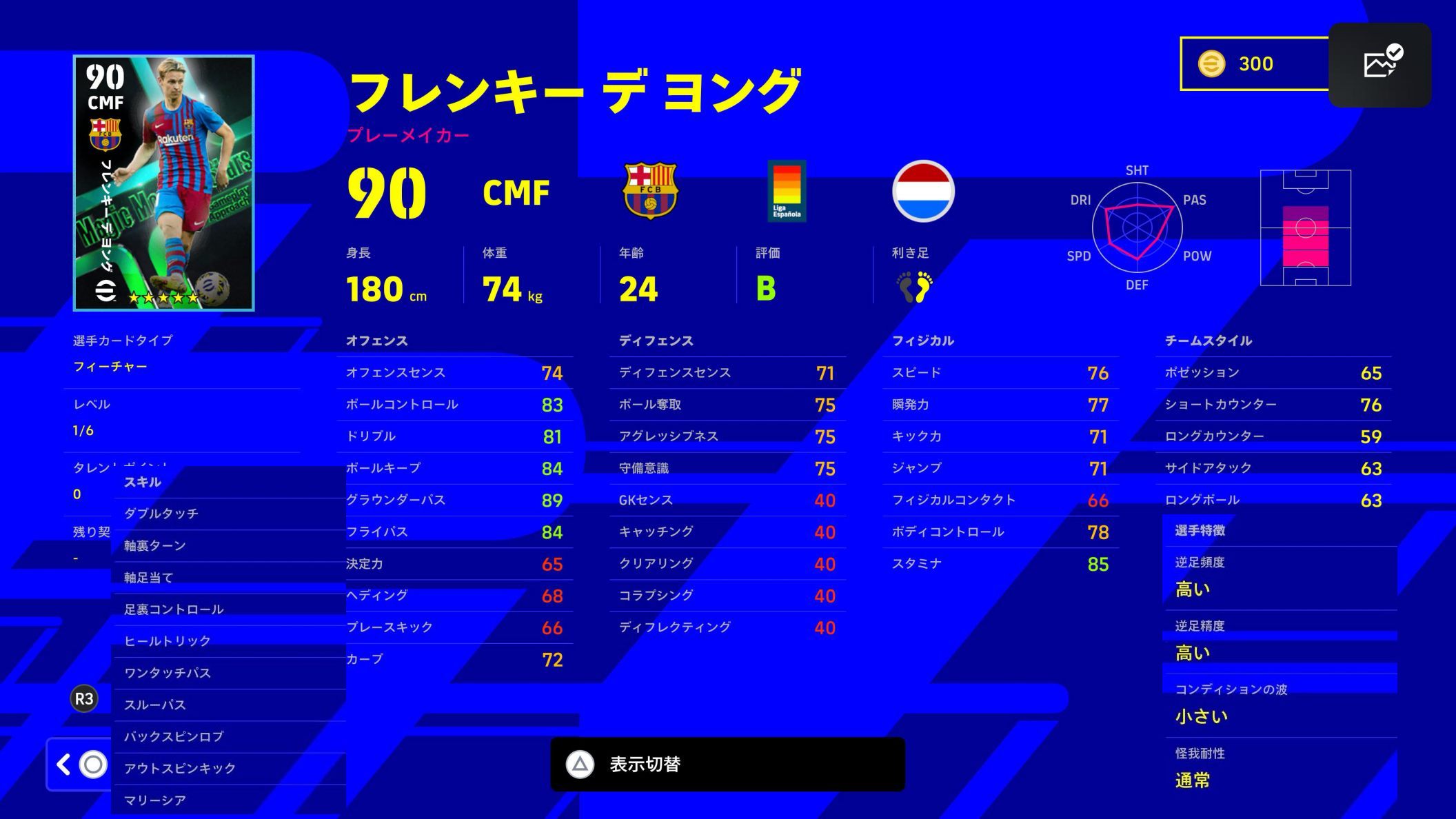Click the R3 stick button indicator
Screen dimensions: 1456x819
83,698
